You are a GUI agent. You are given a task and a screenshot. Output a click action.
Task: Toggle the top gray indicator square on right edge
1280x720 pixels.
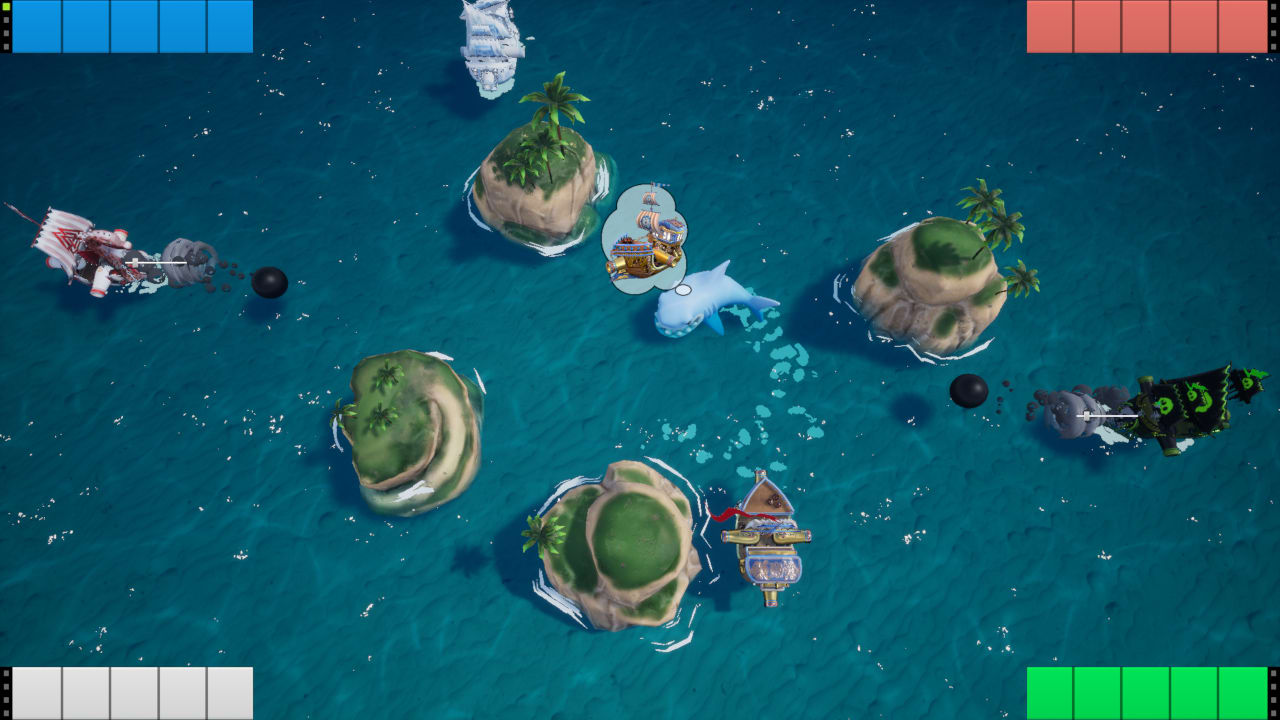coord(1273,7)
